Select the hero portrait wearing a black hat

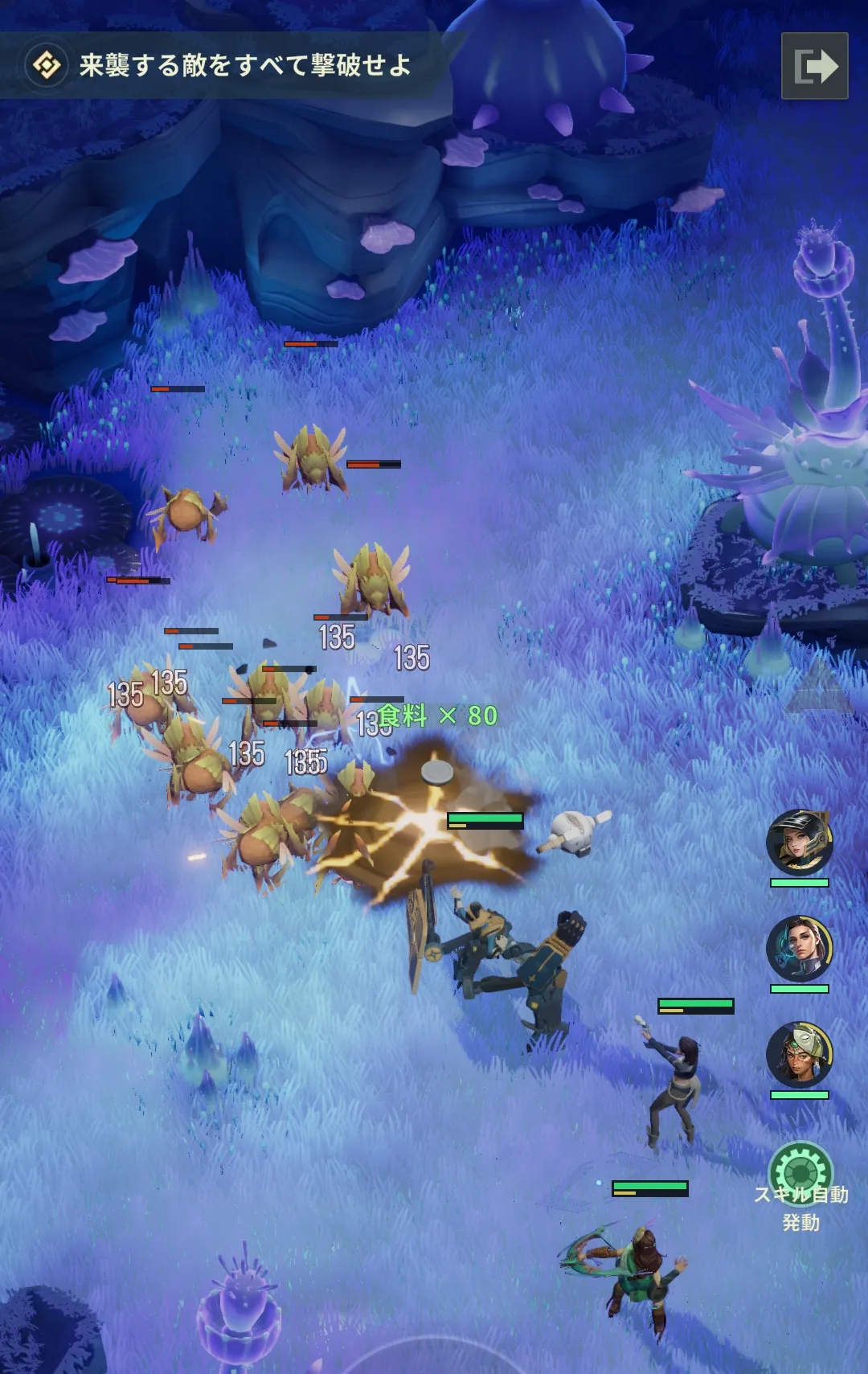coord(799,843)
